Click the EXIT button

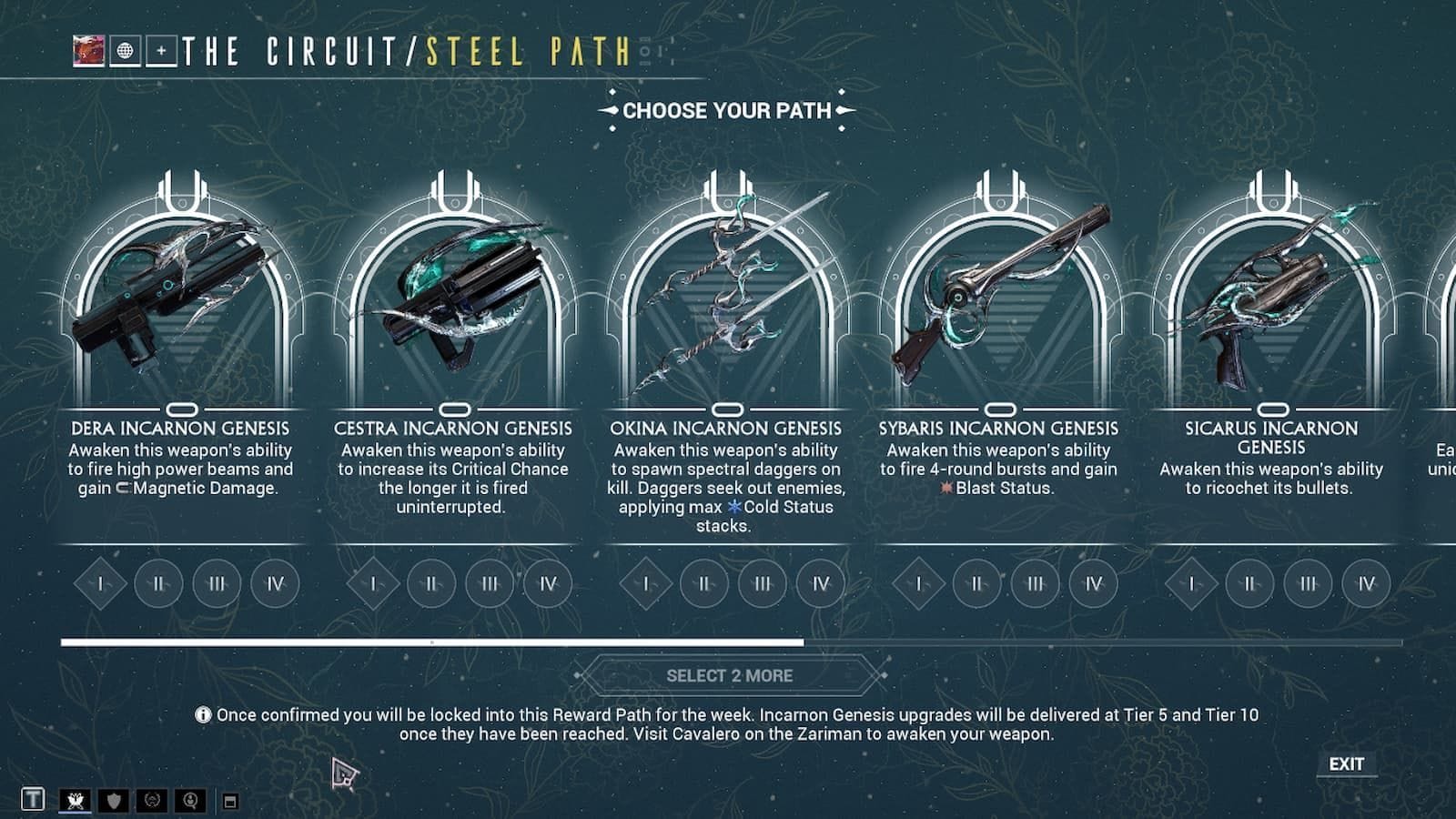(1346, 763)
